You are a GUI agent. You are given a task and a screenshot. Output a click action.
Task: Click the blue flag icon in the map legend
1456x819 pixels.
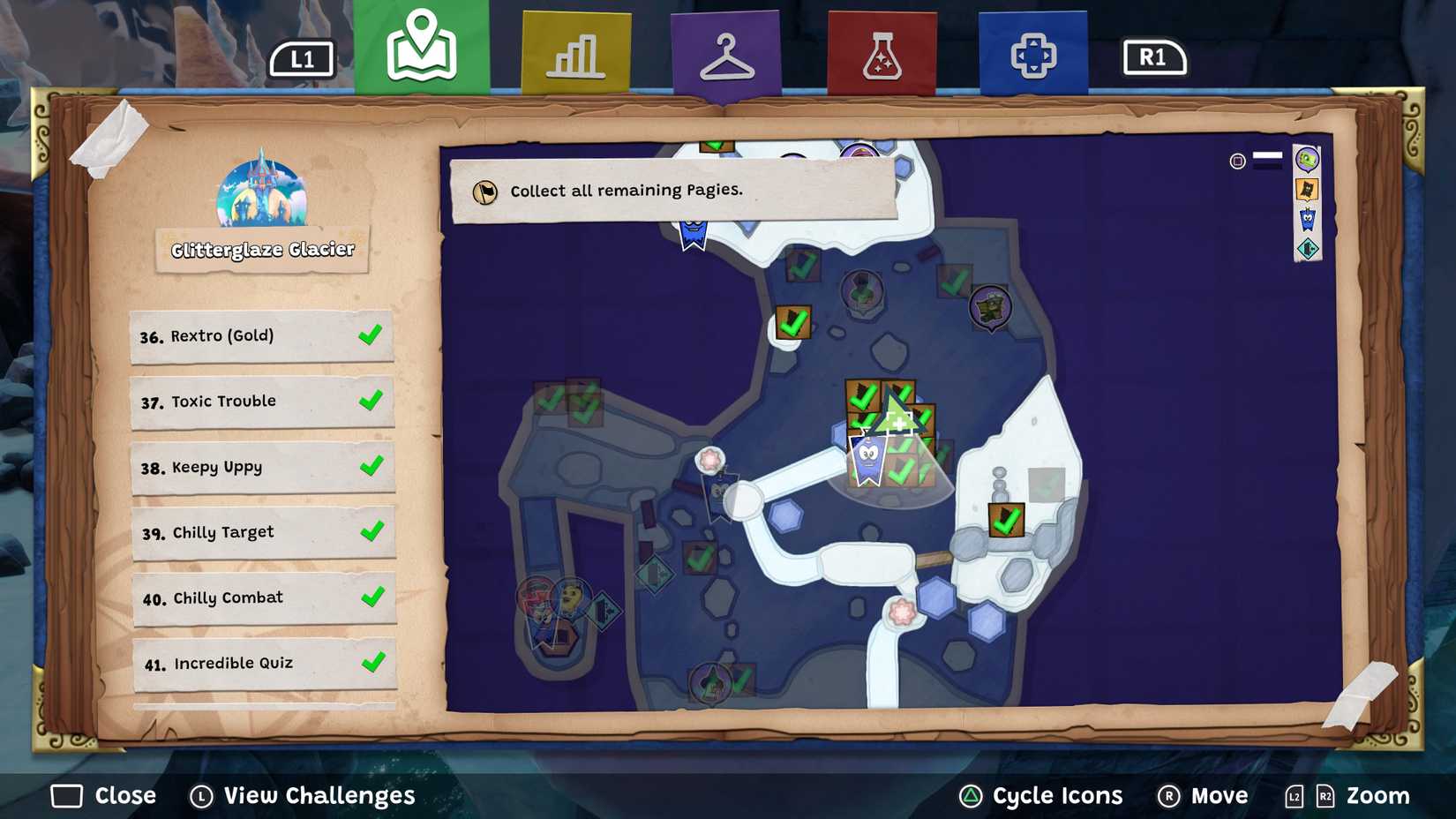[1307, 221]
